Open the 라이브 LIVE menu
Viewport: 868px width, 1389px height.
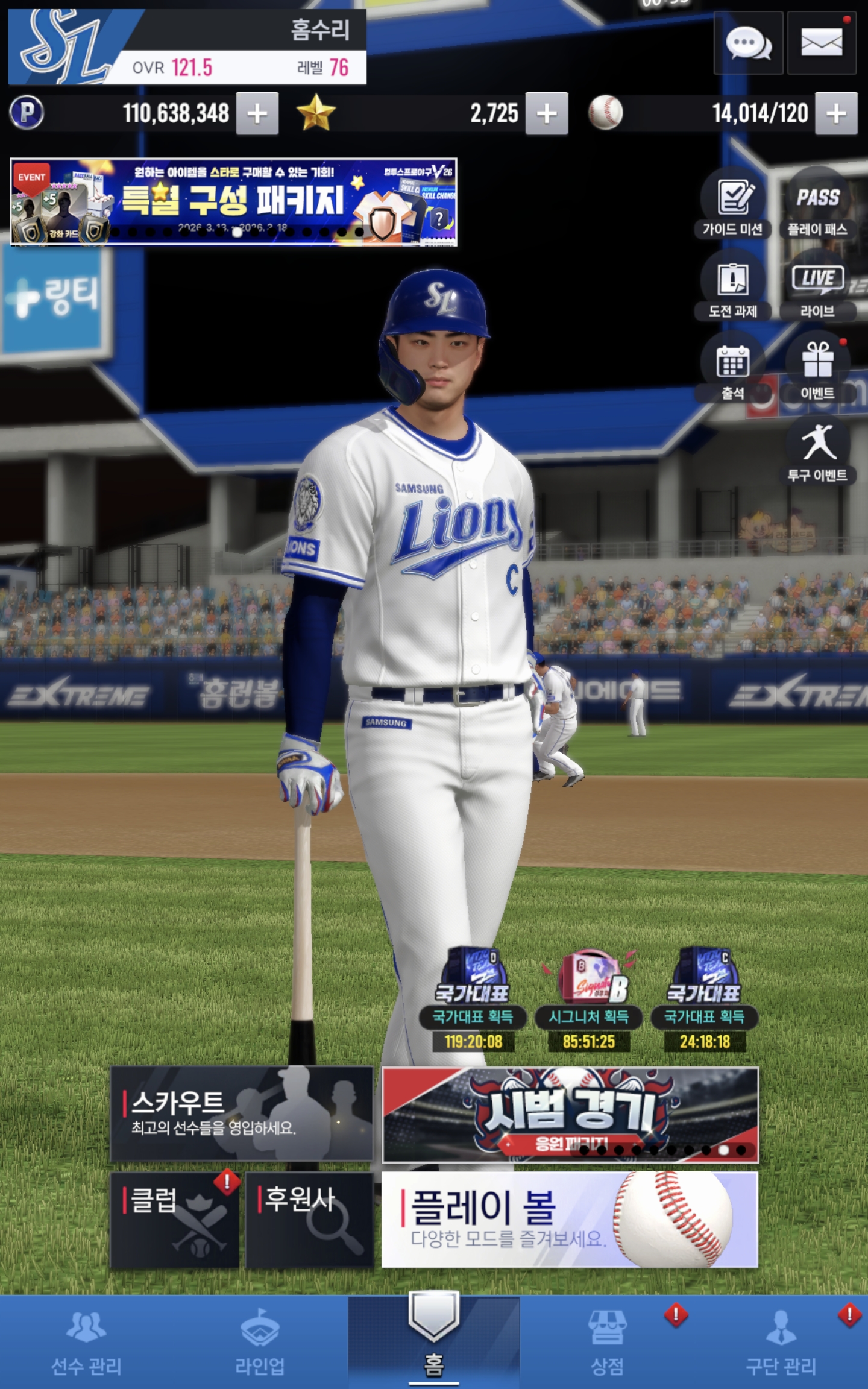[817, 286]
